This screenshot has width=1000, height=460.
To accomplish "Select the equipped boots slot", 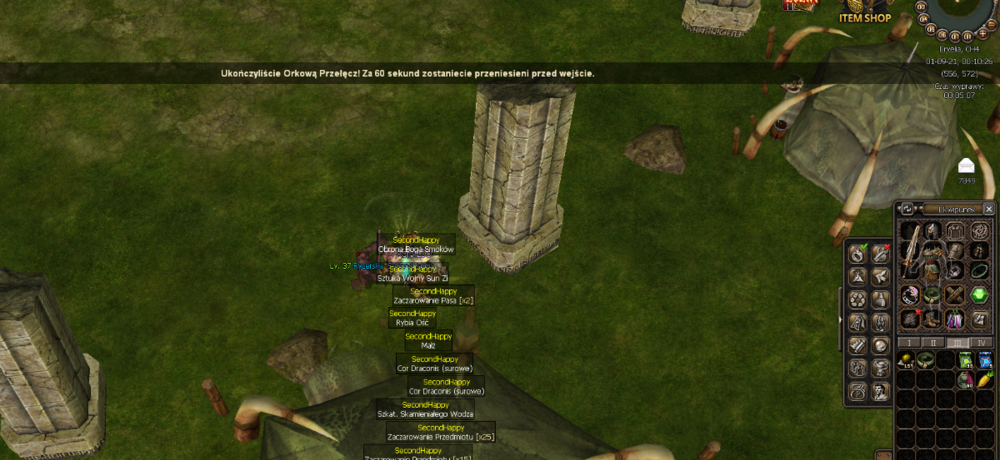I will tap(932, 319).
